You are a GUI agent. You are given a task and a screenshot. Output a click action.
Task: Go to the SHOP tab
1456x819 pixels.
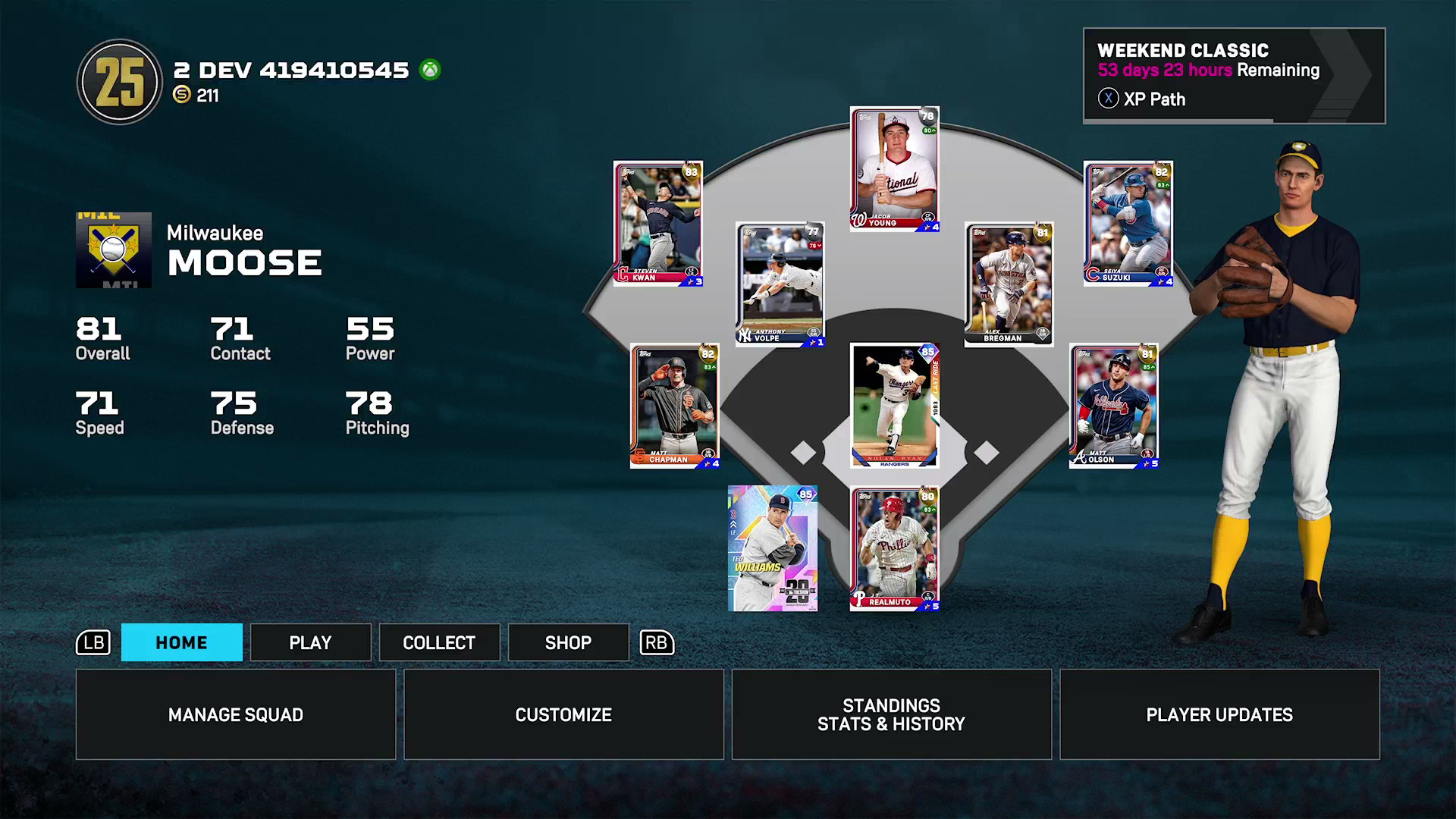(568, 642)
